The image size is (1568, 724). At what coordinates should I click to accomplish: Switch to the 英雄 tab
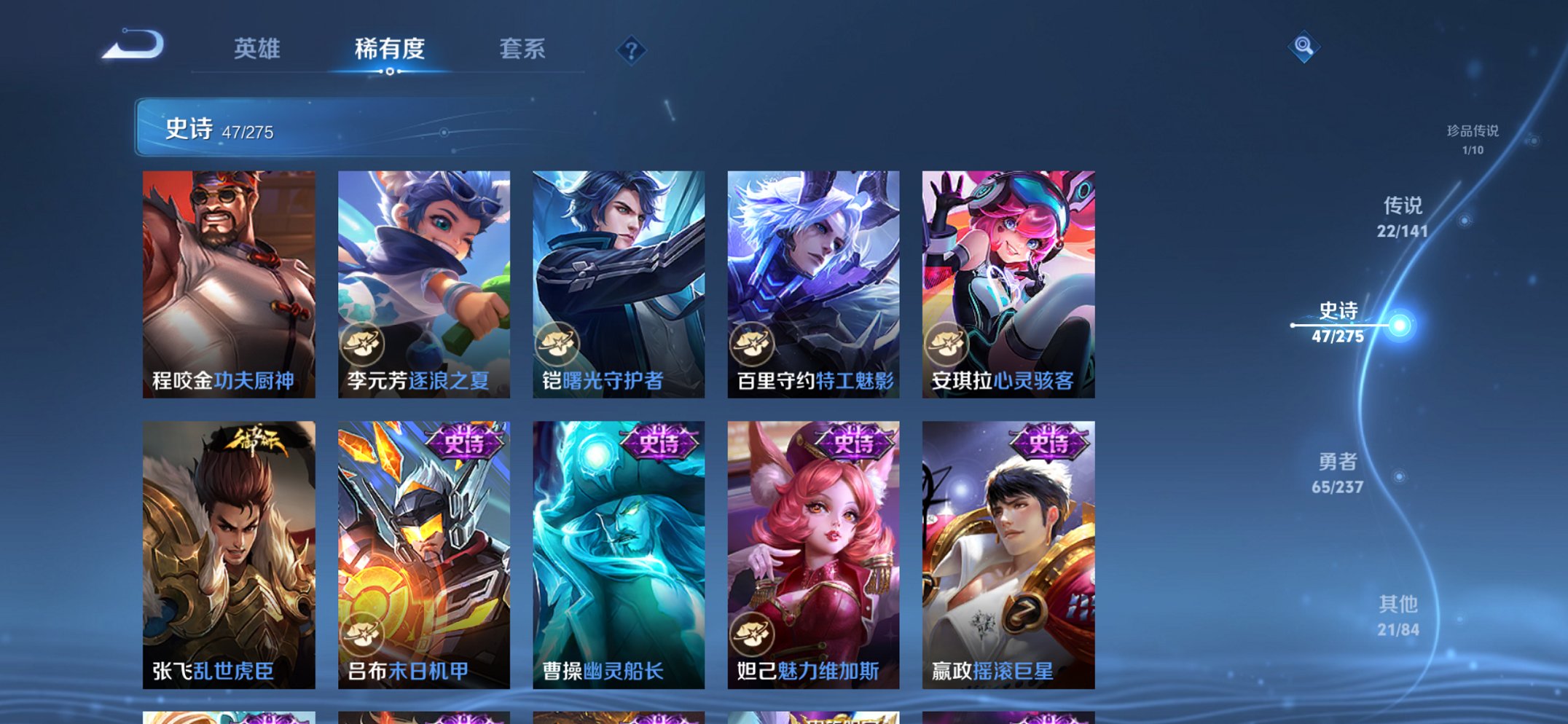[x=256, y=50]
